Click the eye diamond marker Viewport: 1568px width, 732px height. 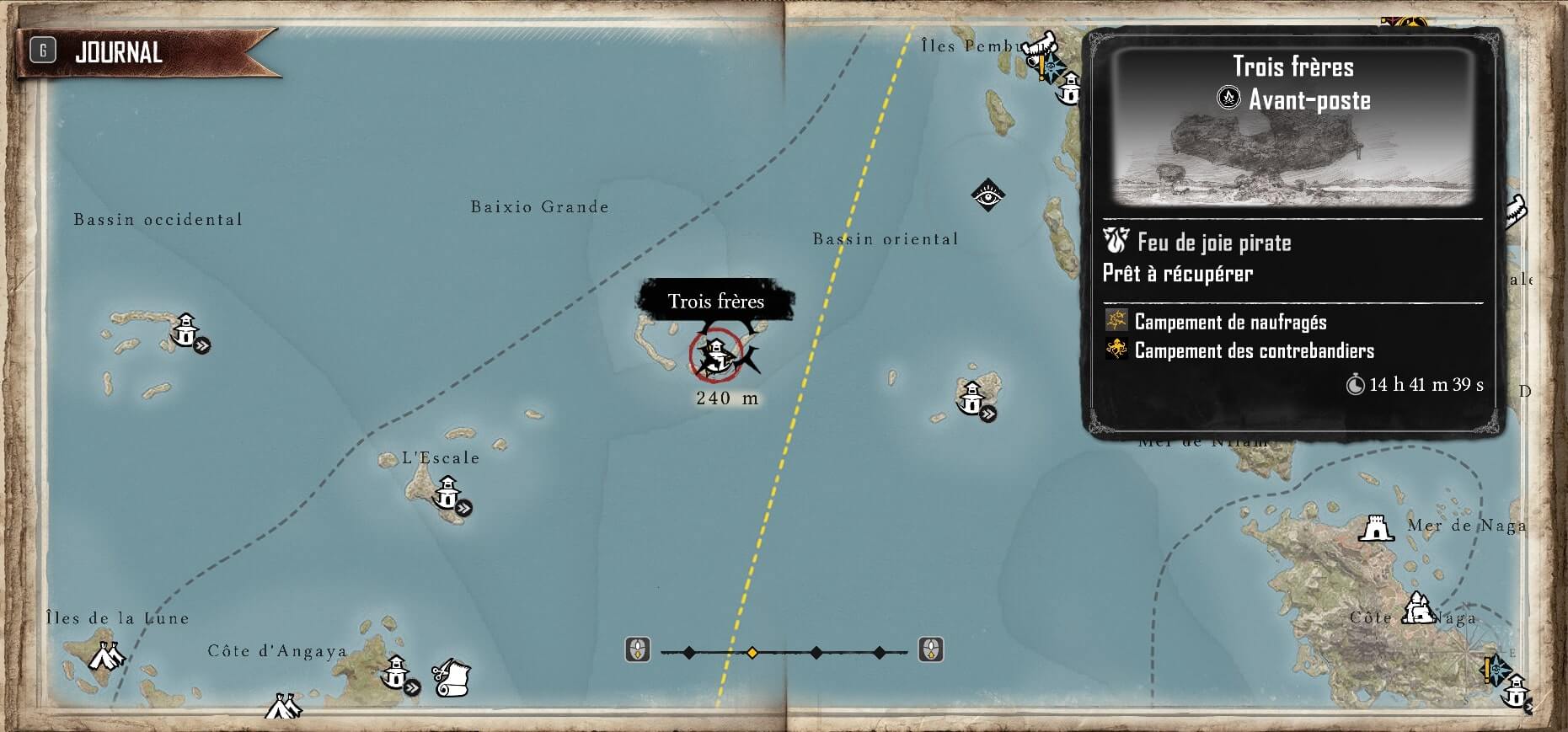point(987,195)
